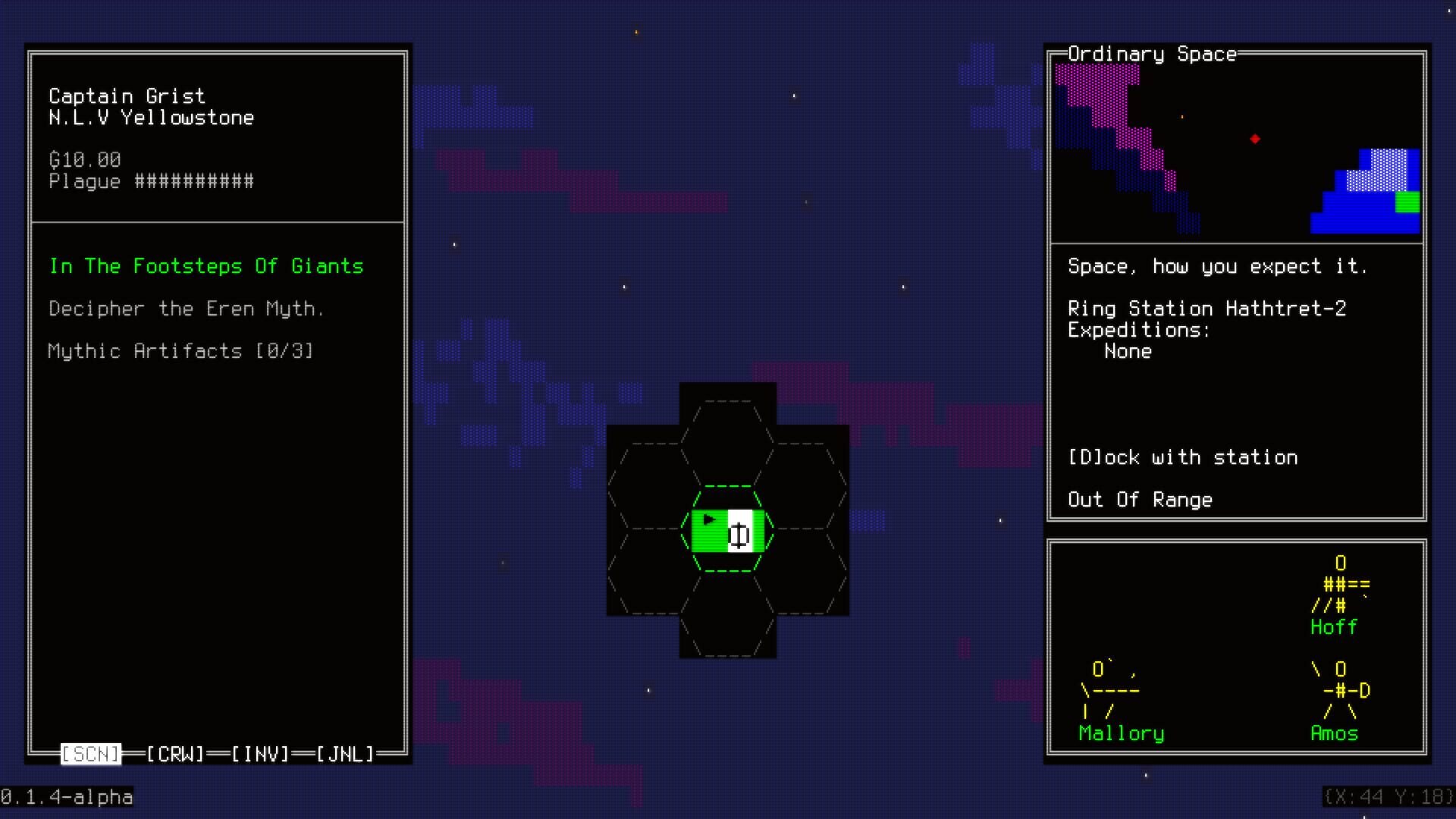Click the green station tile on the minimap

pyautogui.click(x=1407, y=203)
